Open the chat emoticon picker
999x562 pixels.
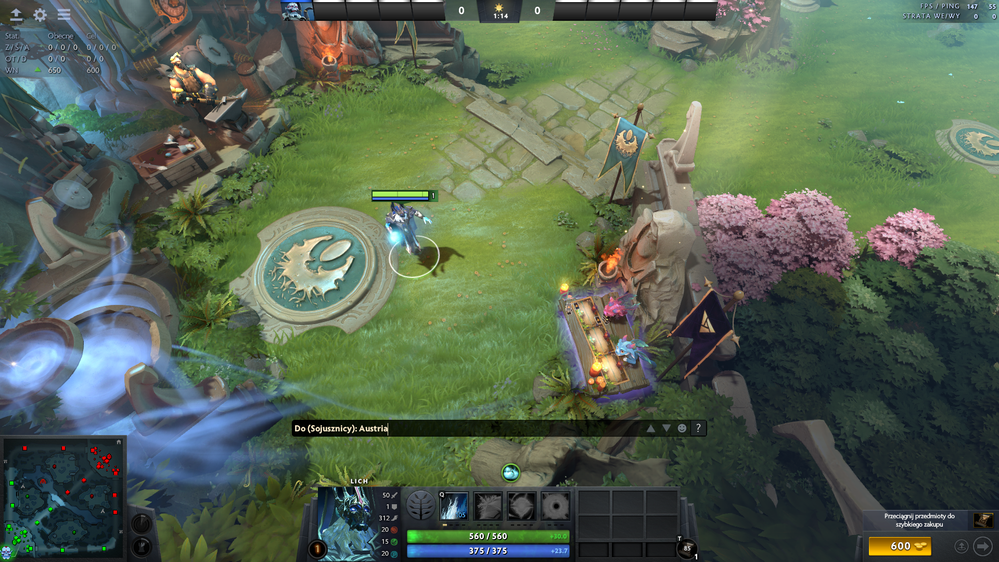coord(682,428)
